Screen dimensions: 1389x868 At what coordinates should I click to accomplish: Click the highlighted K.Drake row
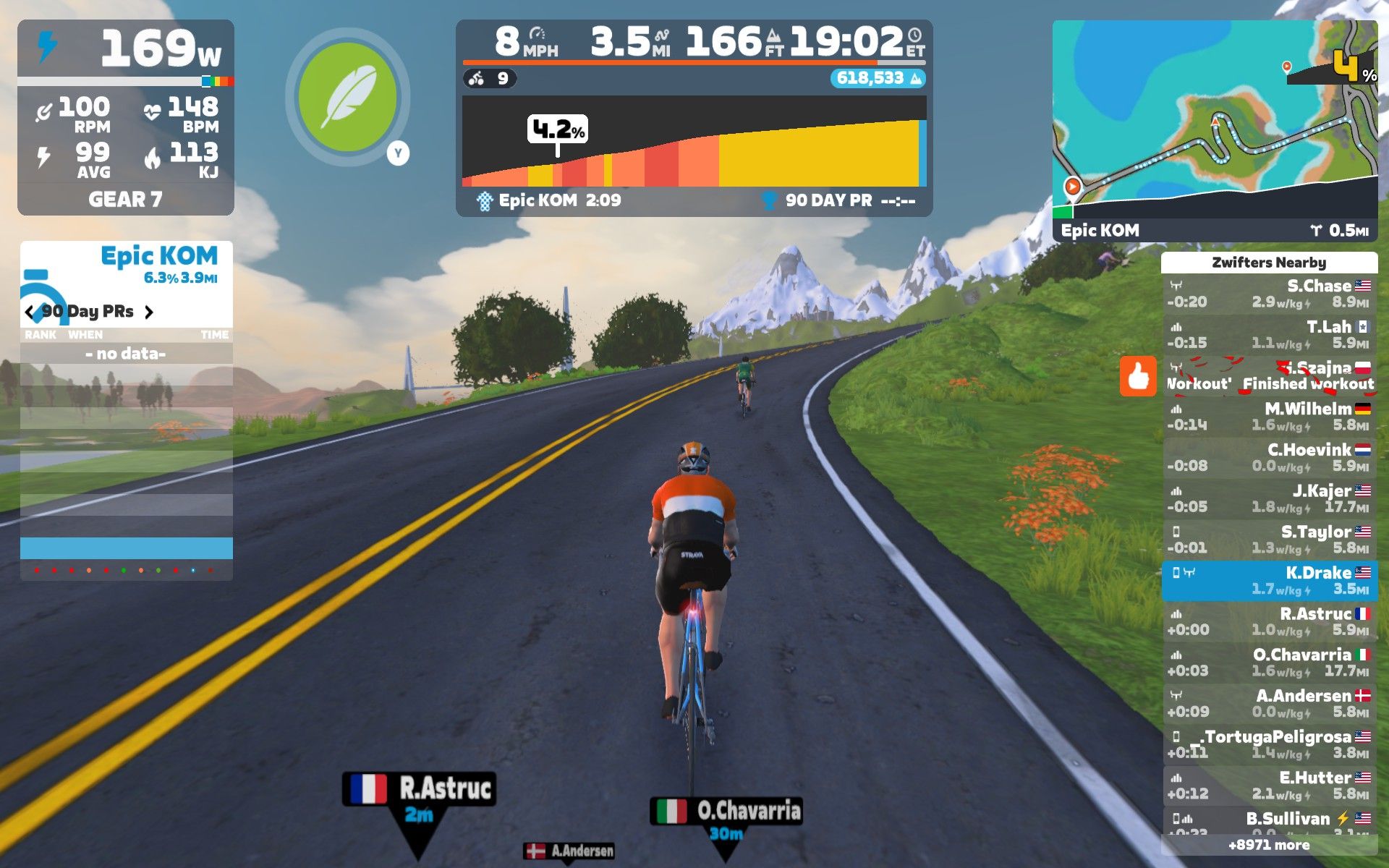(x=1269, y=581)
